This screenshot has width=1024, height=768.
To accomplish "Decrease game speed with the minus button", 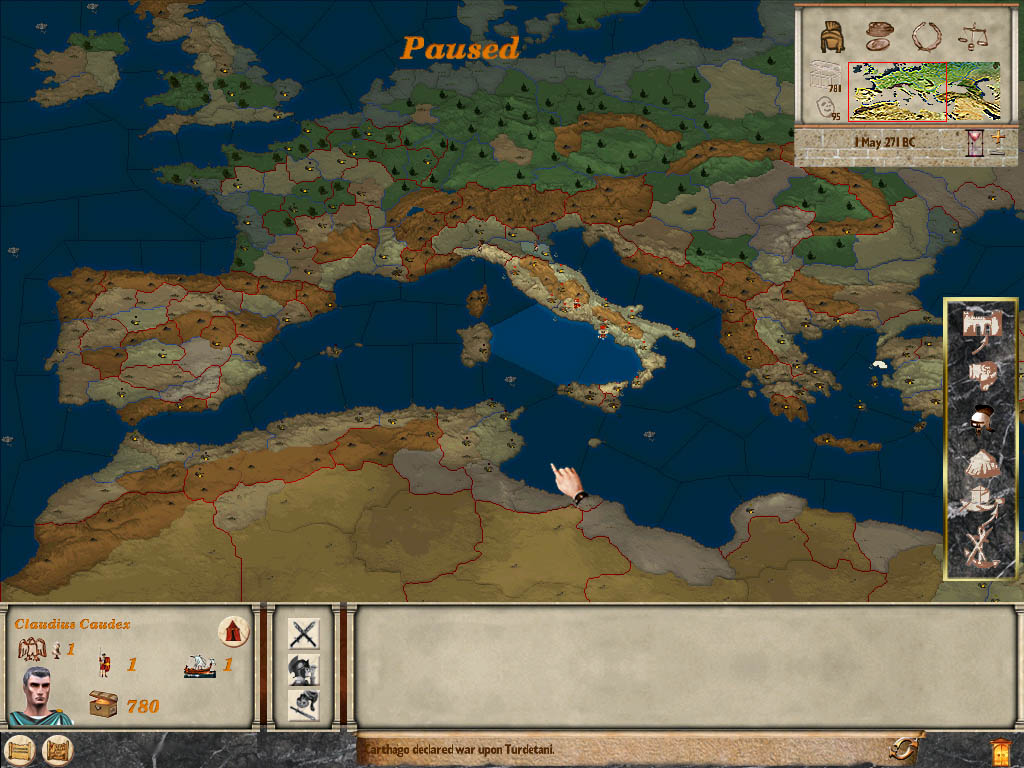I will point(997,151).
